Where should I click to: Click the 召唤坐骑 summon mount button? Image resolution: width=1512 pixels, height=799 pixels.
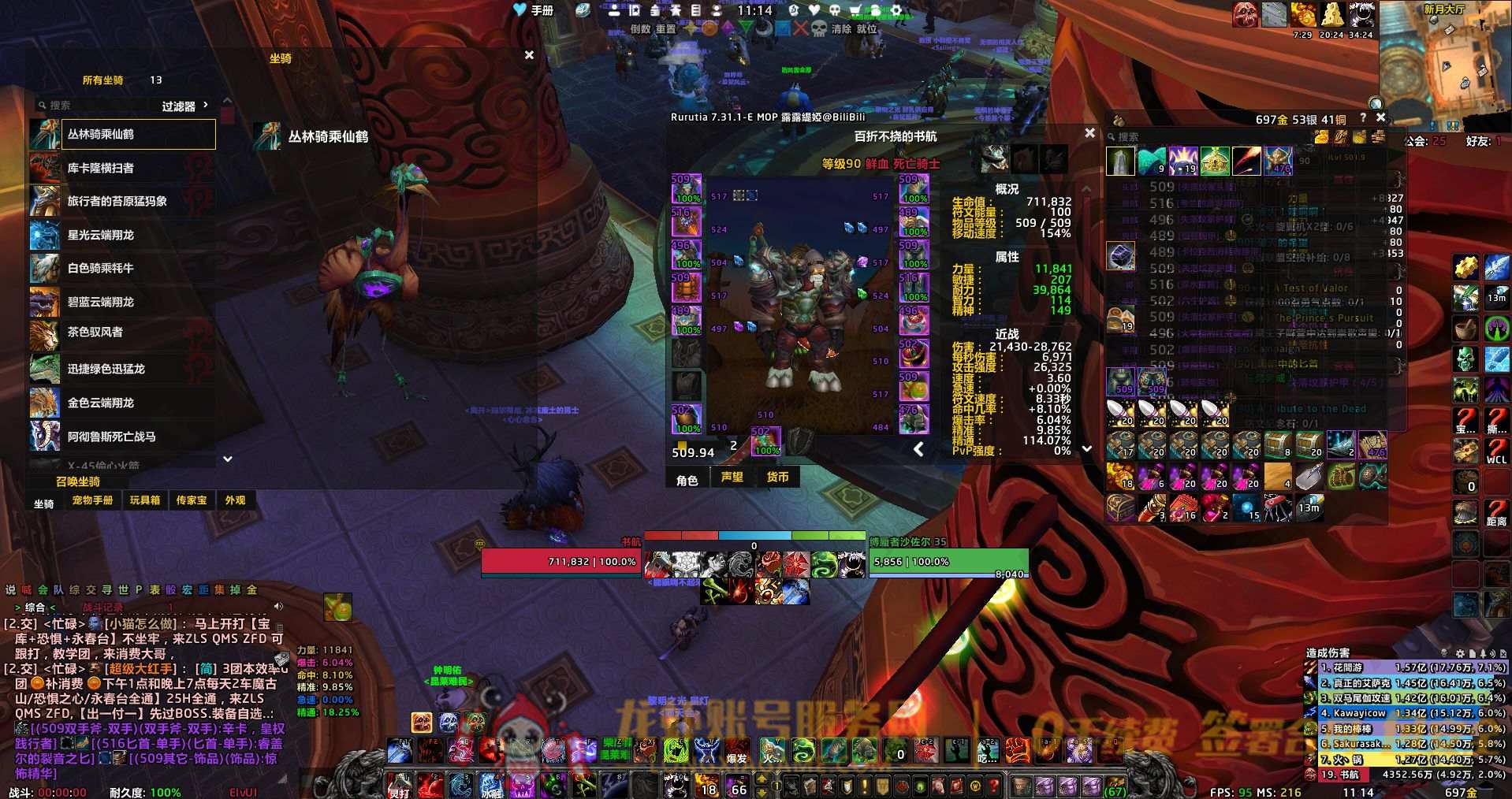click(78, 481)
